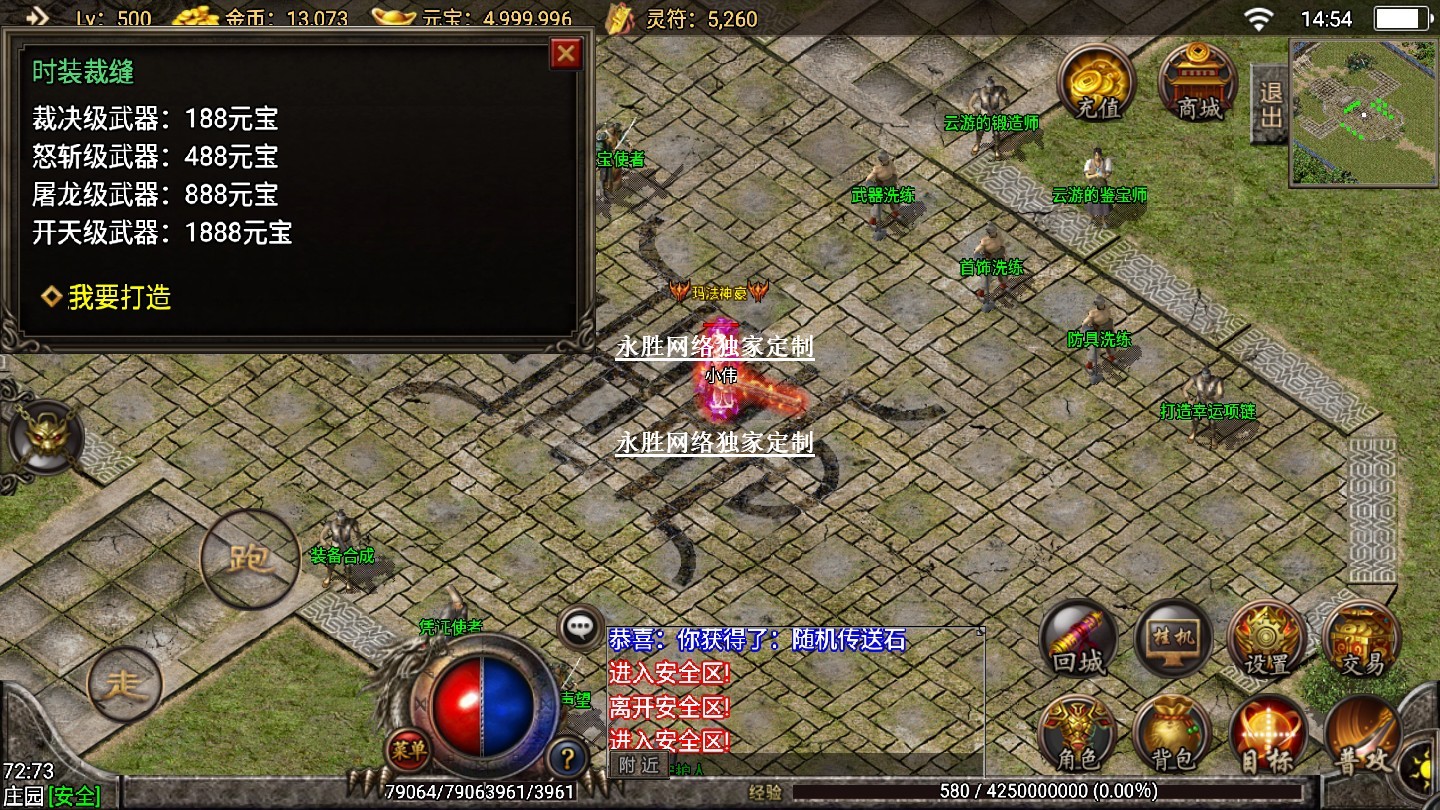1440x810 pixels.
Task: Open the chat speech bubble icon
Action: [581, 627]
